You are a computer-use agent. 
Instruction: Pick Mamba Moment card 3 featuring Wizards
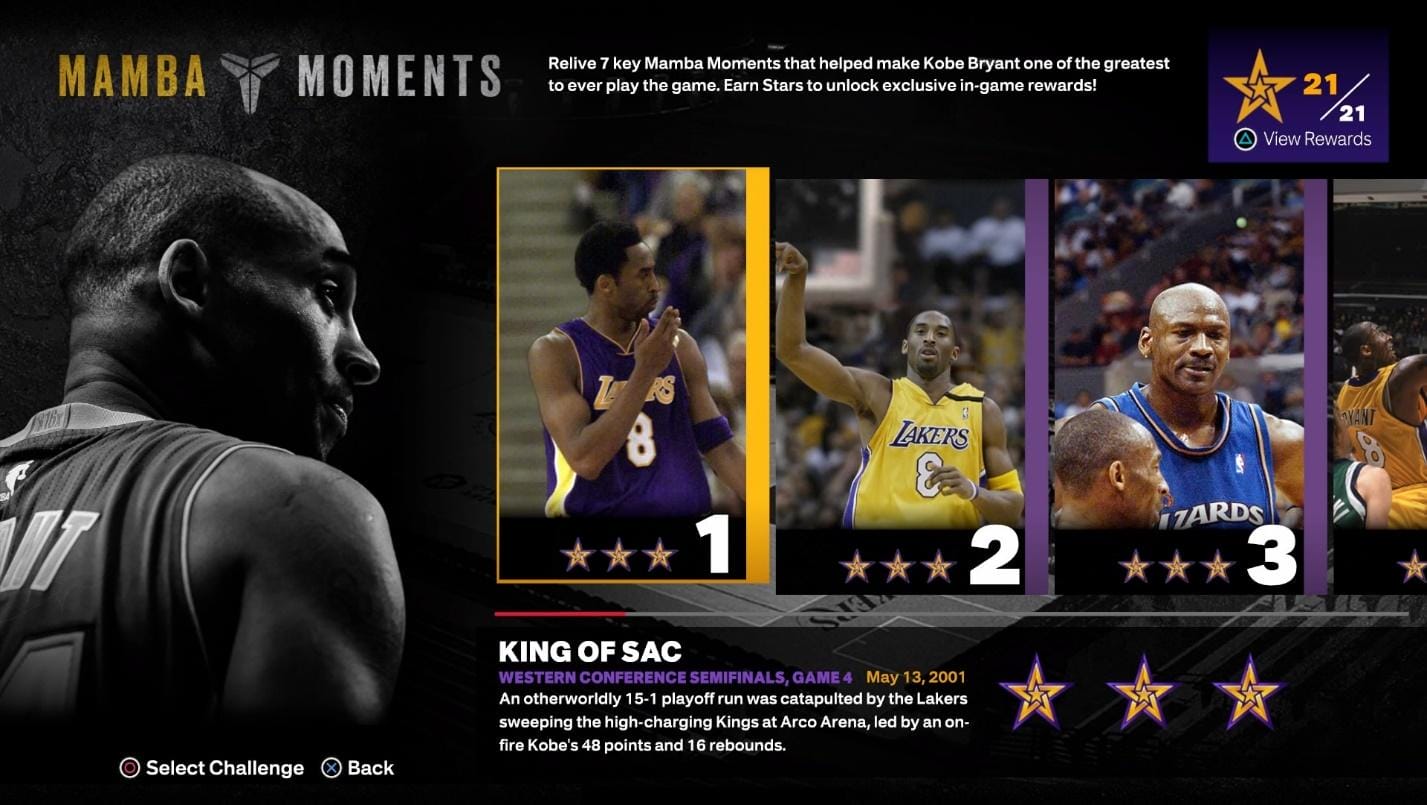(1188, 385)
